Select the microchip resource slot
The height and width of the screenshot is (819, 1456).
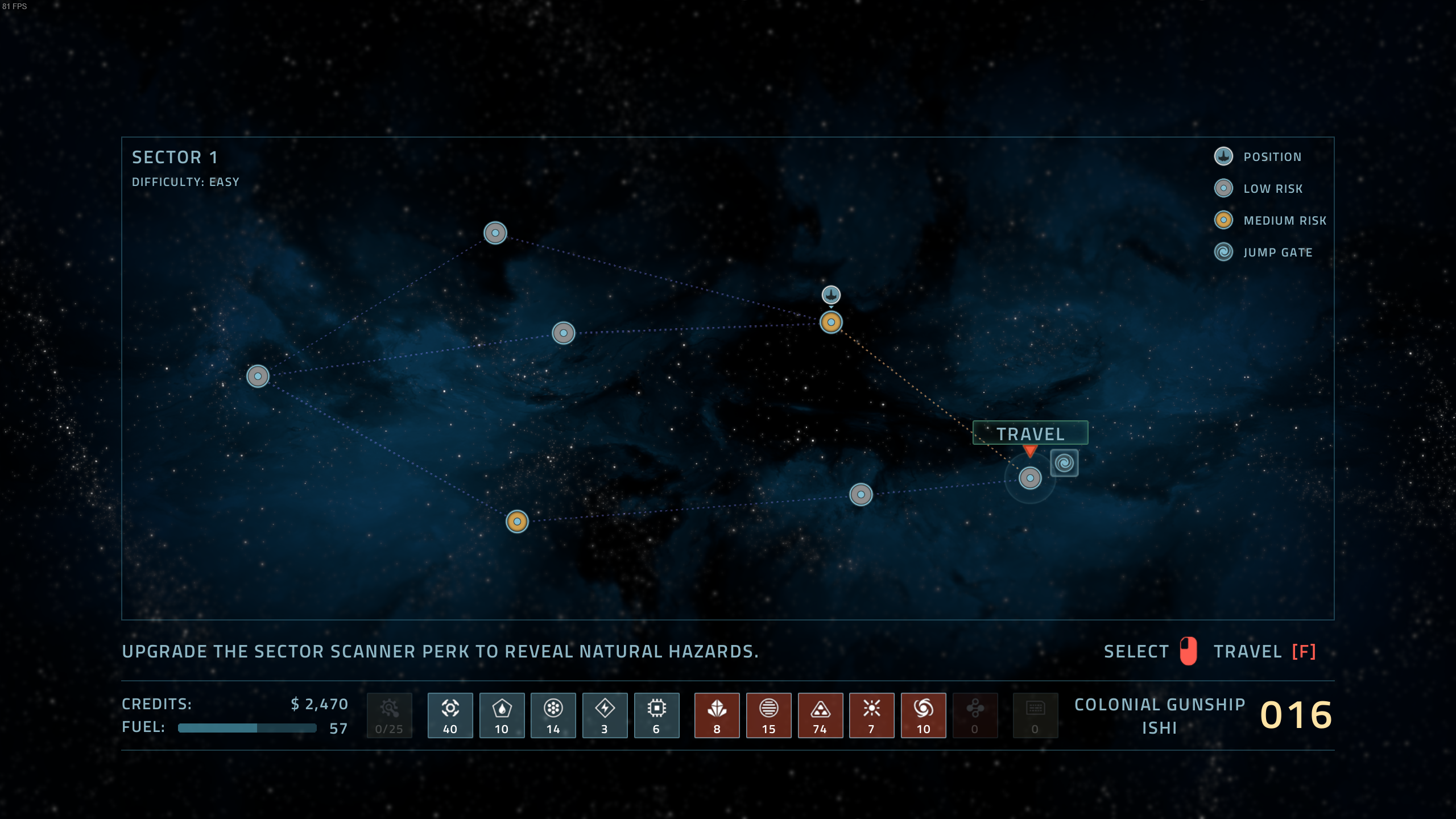coord(656,715)
